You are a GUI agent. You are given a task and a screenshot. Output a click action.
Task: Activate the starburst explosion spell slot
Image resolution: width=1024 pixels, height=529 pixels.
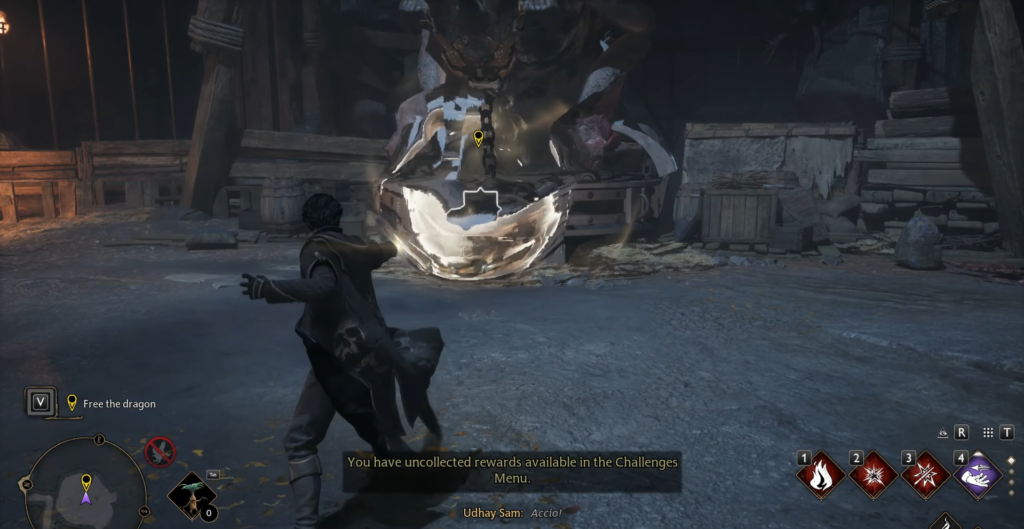tap(874, 476)
